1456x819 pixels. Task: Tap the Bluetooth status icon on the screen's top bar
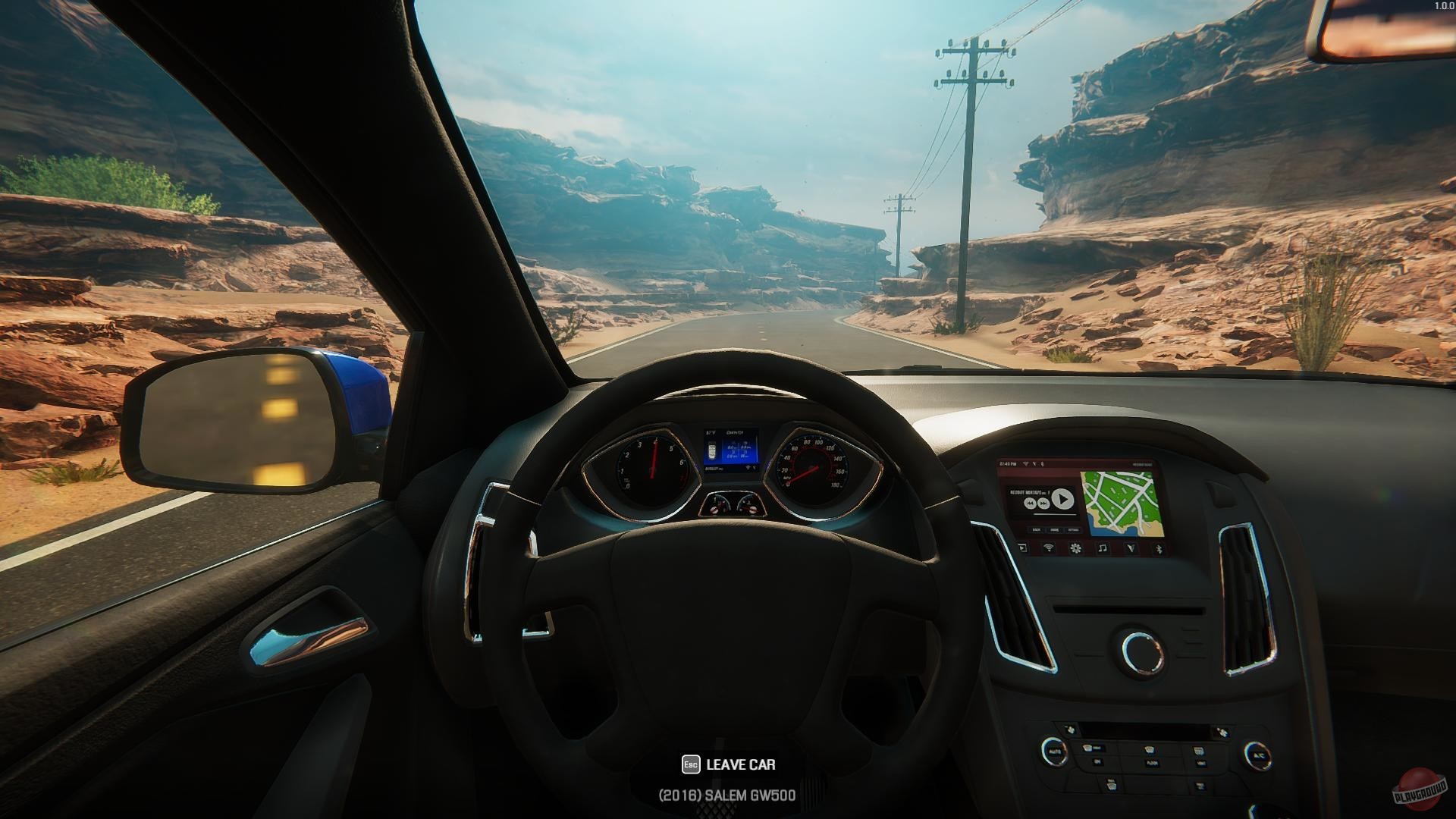pyautogui.click(x=1042, y=463)
